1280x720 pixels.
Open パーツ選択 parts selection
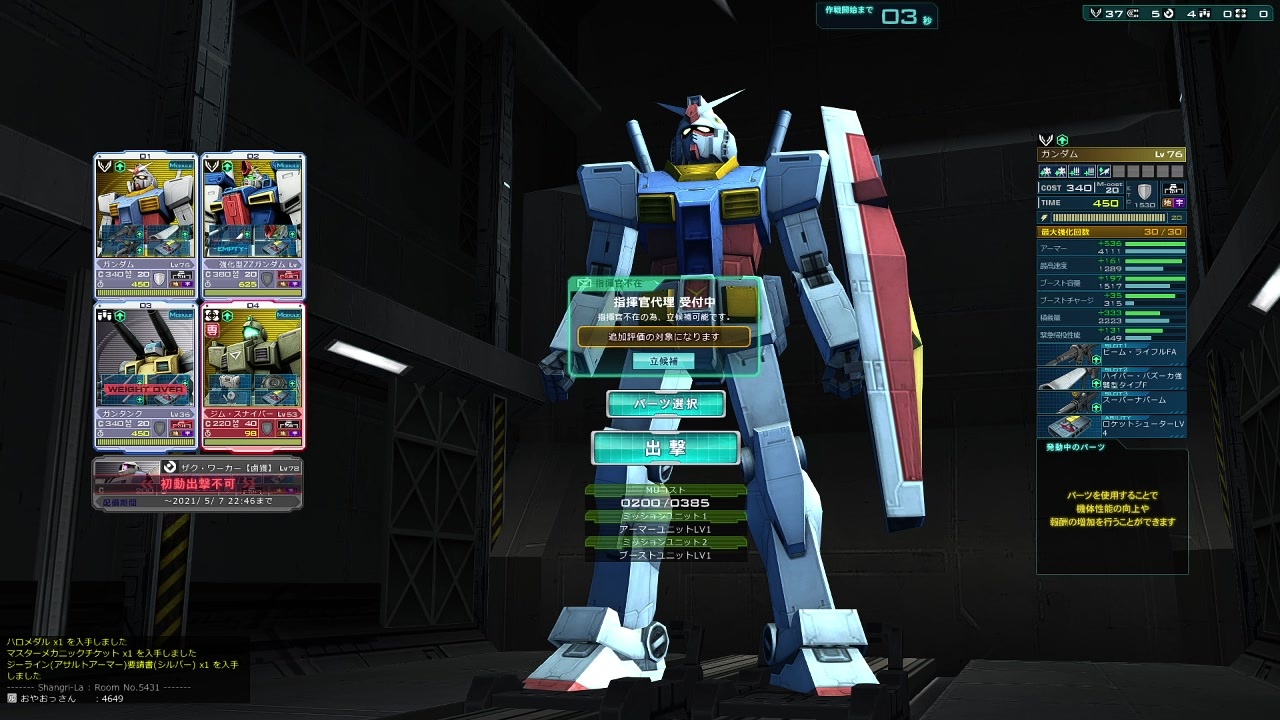664,404
